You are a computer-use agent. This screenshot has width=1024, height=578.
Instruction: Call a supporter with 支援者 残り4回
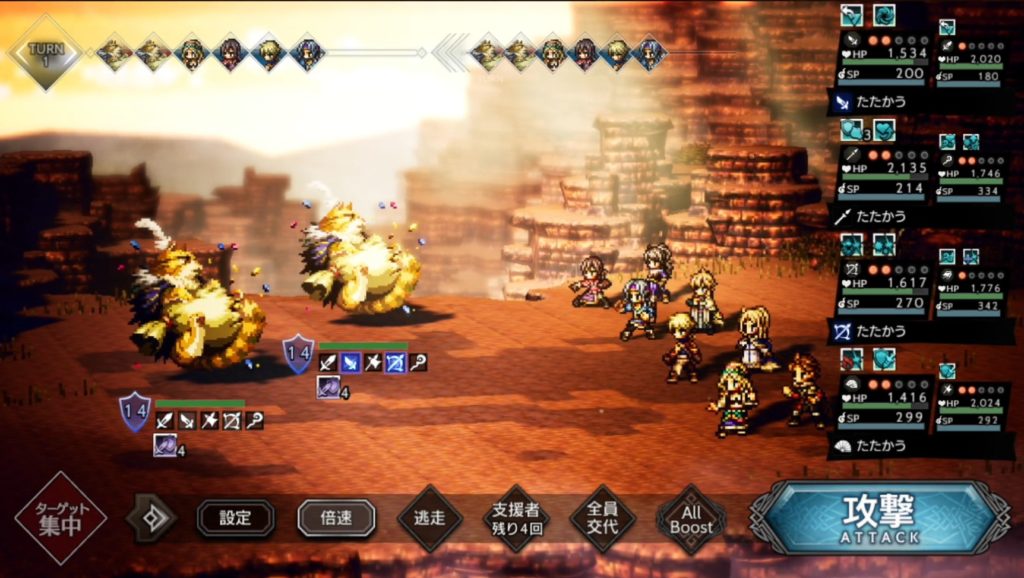pos(517,518)
